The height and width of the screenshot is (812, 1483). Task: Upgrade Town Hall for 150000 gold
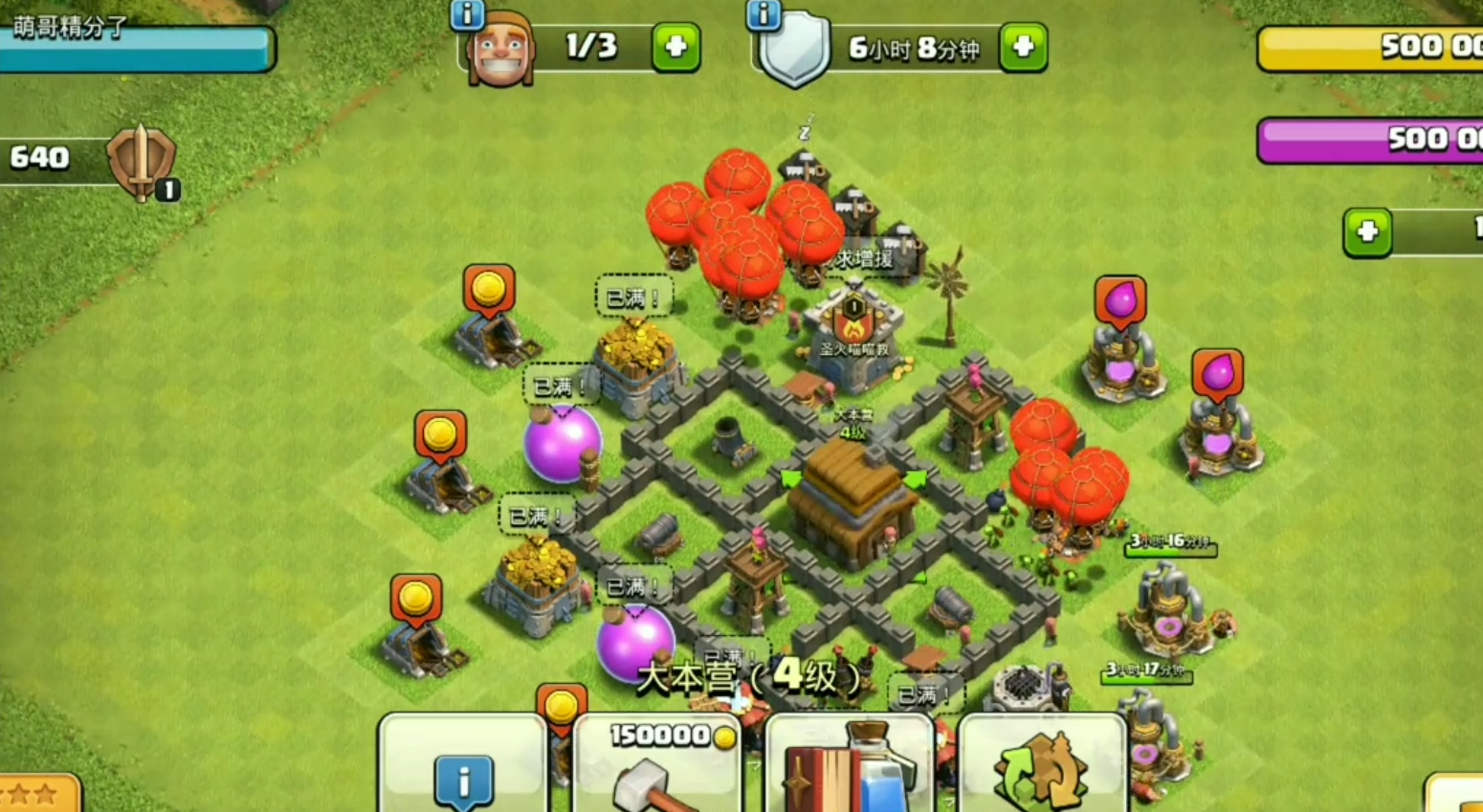tap(658, 766)
